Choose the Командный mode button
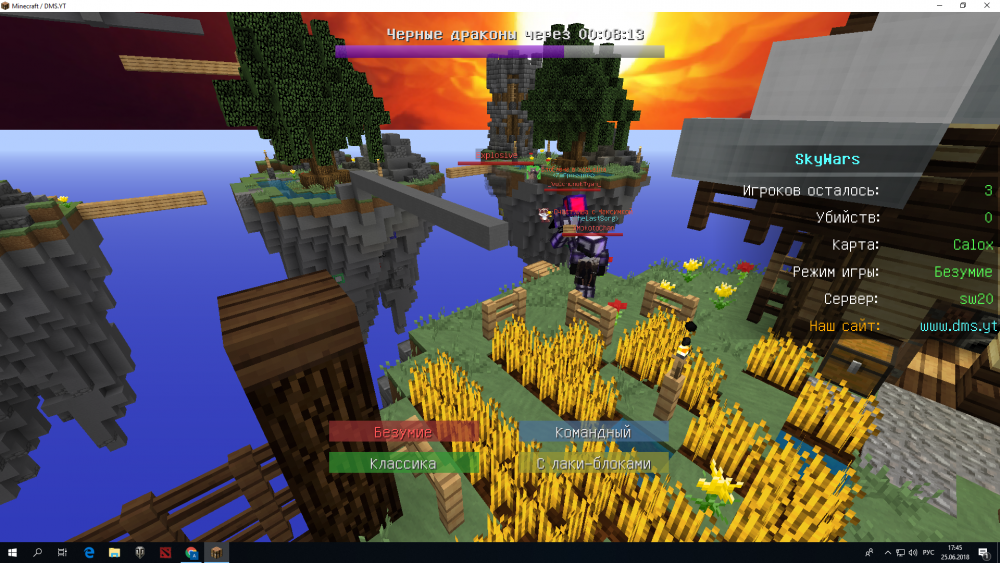The height and width of the screenshot is (563, 1000). tap(593, 432)
